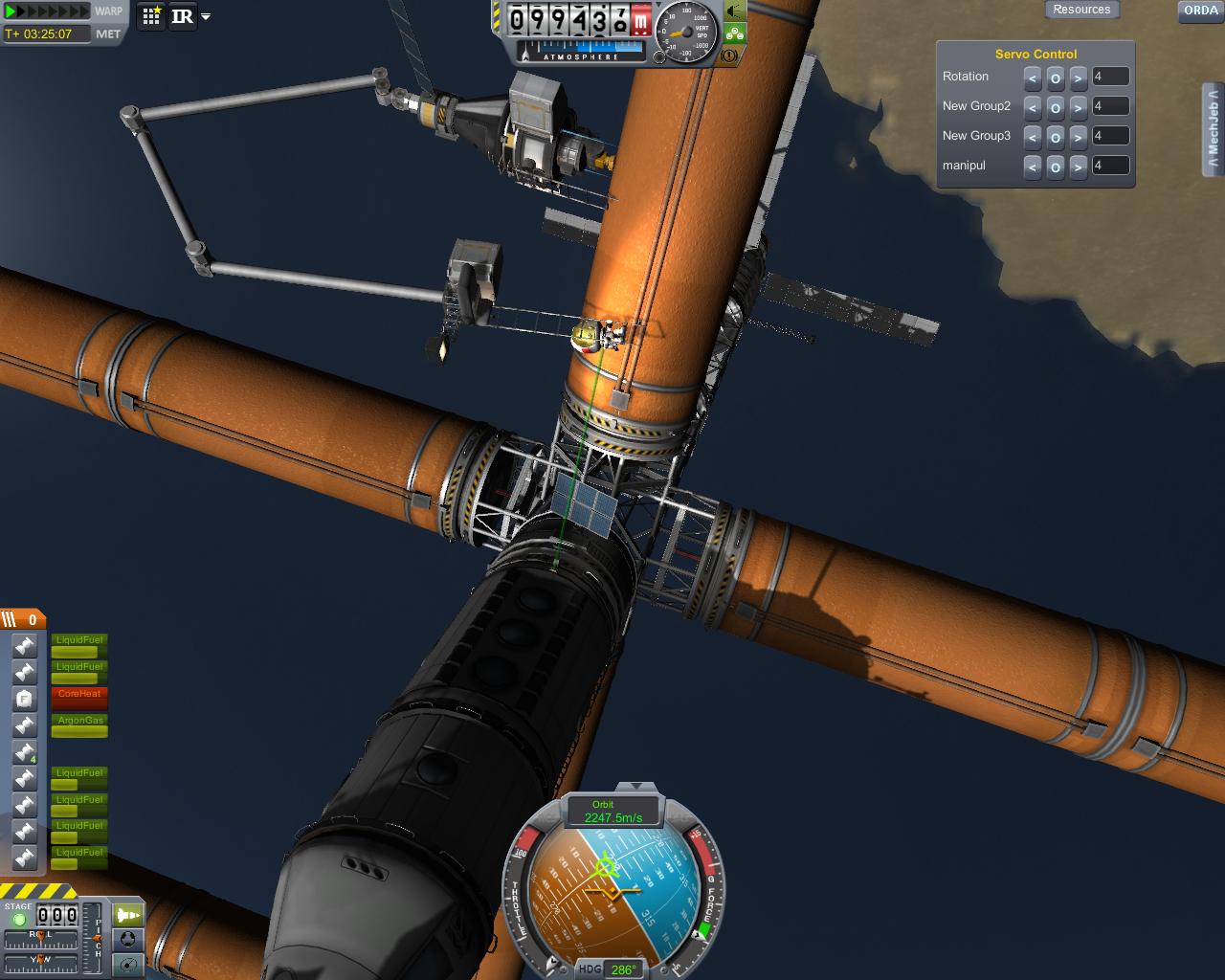Viewport: 1225px width, 980px height.
Task: Switch to docking mode button
Action: point(127,940)
